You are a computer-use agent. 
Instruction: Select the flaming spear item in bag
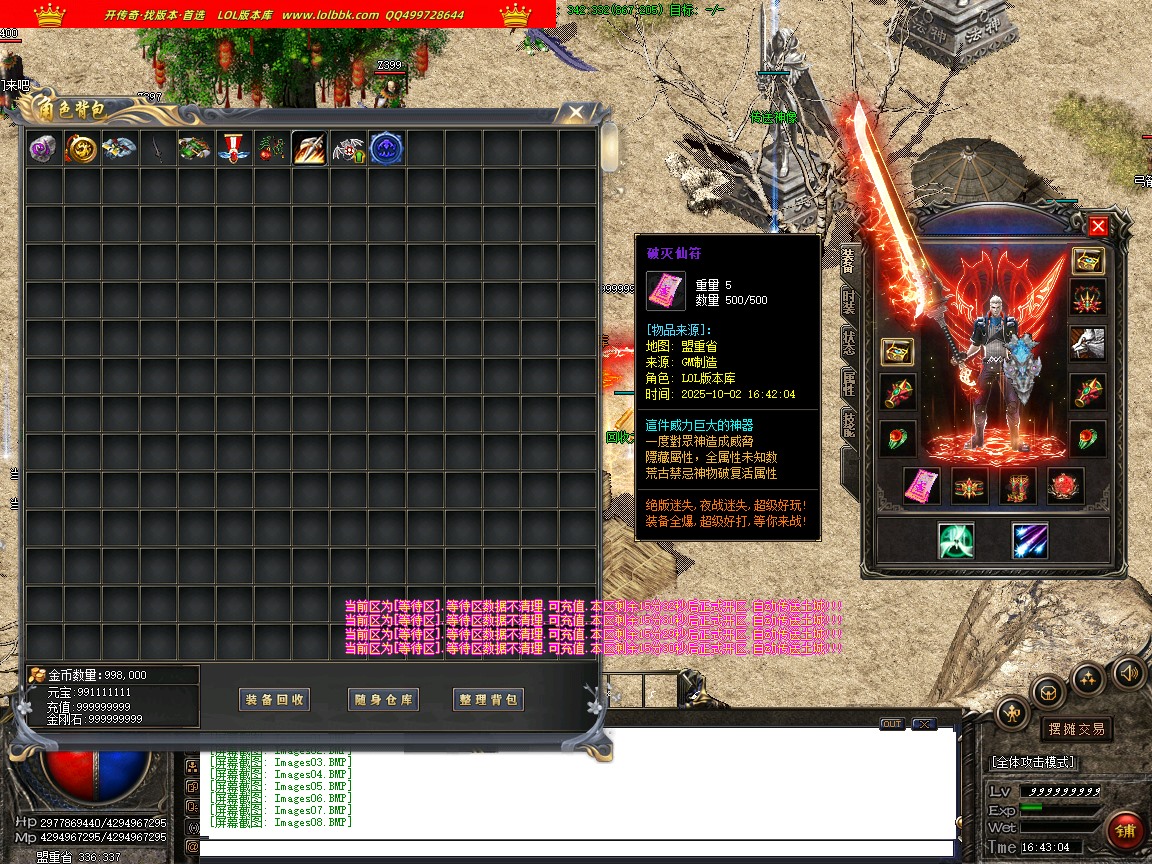[x=309, y=149]
